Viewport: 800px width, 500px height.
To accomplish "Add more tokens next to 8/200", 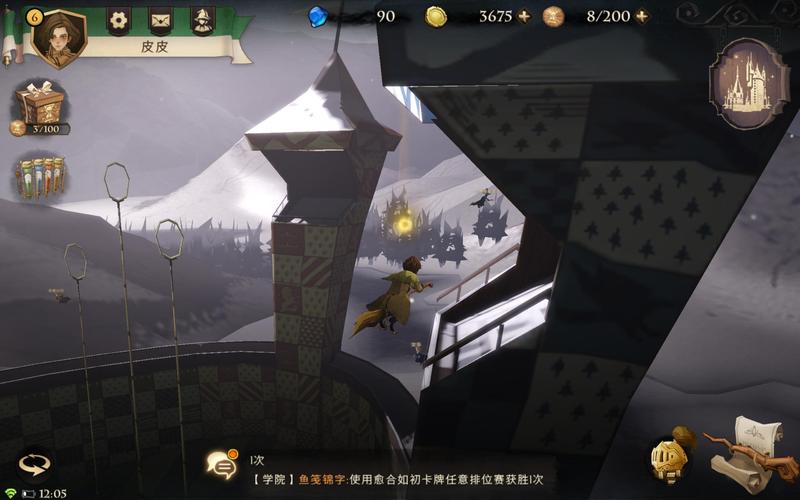I will pyautogui.click(x=641, y=16).
